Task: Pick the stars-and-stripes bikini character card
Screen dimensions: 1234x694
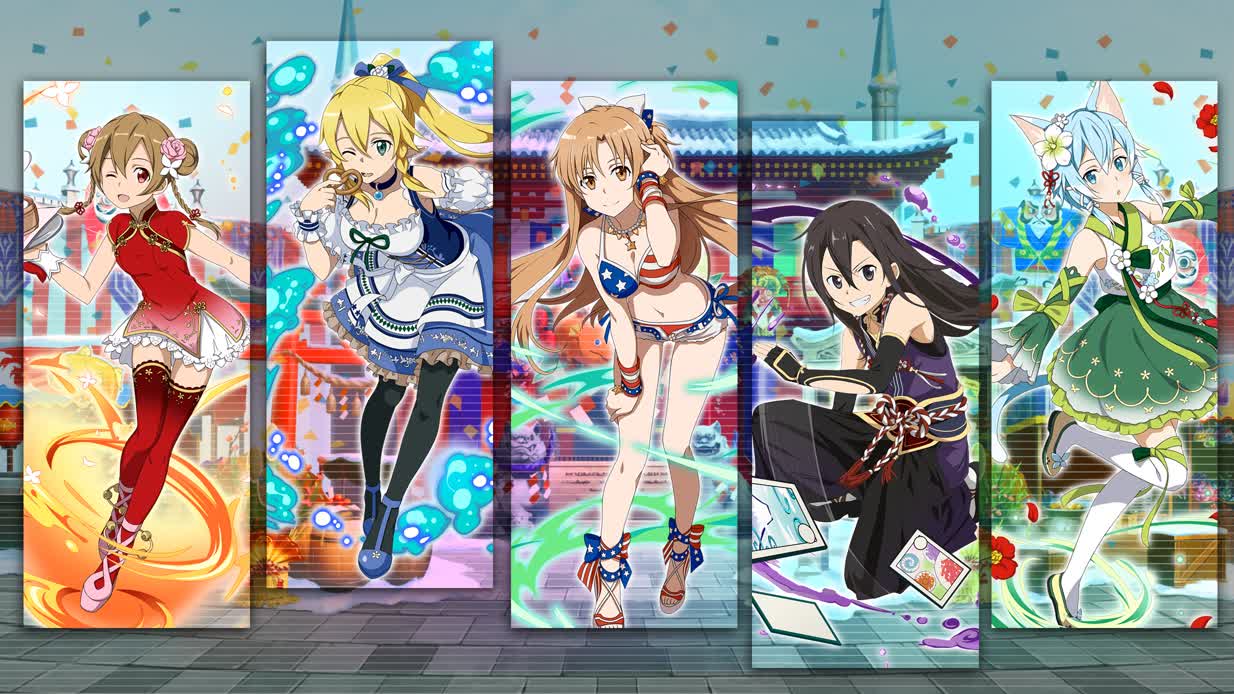Action: [x=623, y=354]
